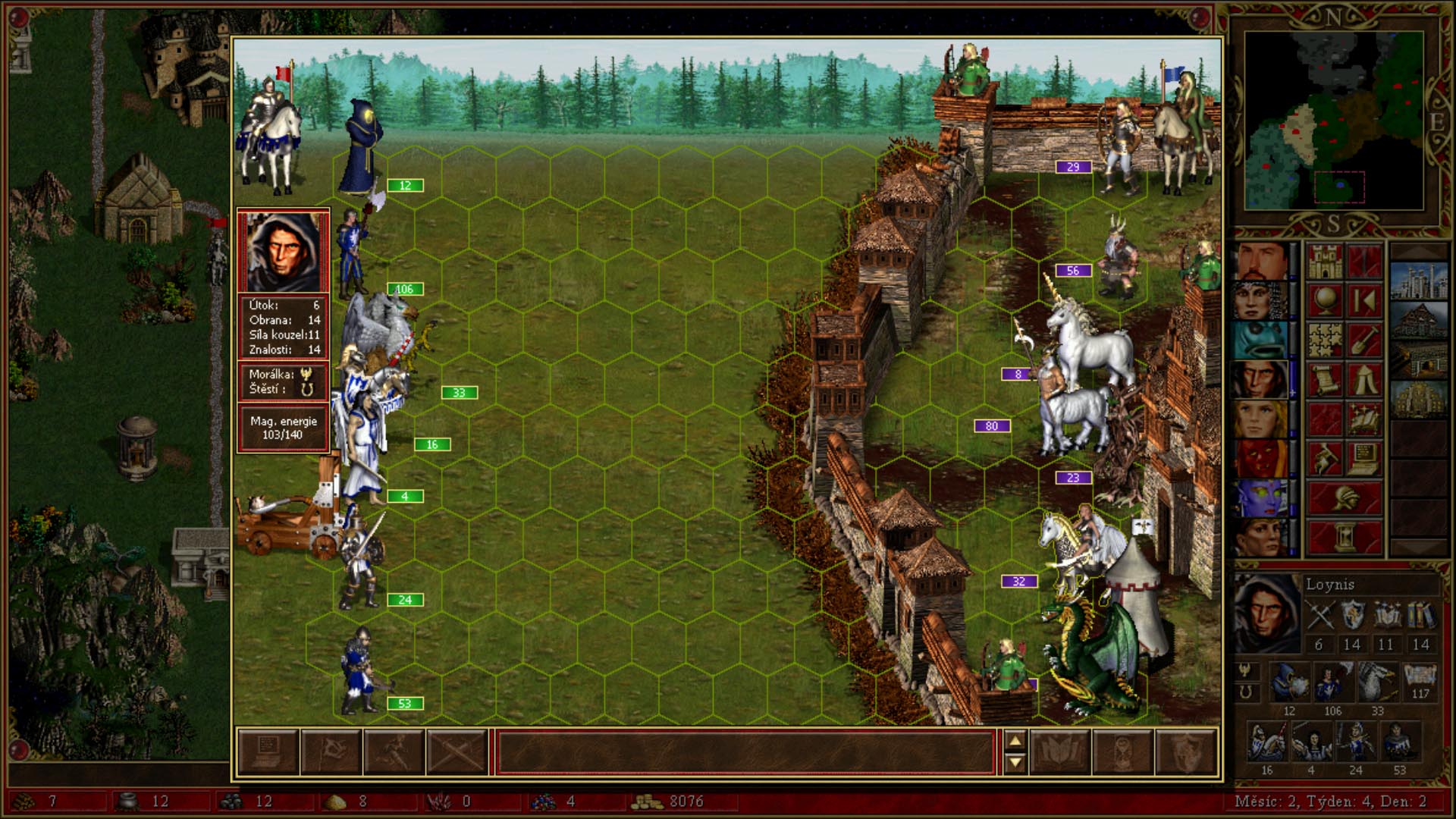This screenshot has height=819, width=1456.
Task: Retreat using the running figure button
Action: pyautogui.click(x=394, y=752)
